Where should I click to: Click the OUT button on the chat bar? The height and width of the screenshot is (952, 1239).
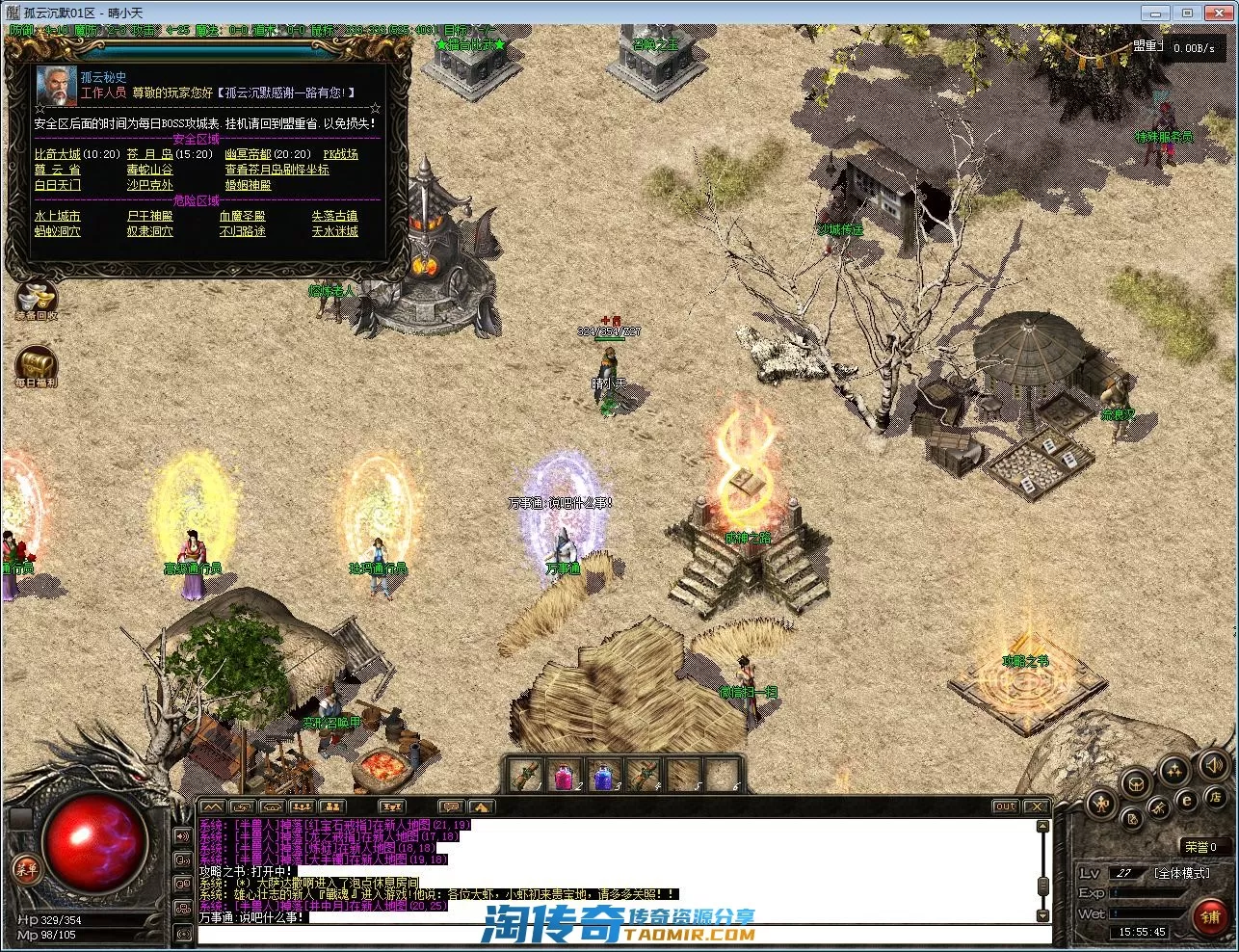tap(1005, 807)
